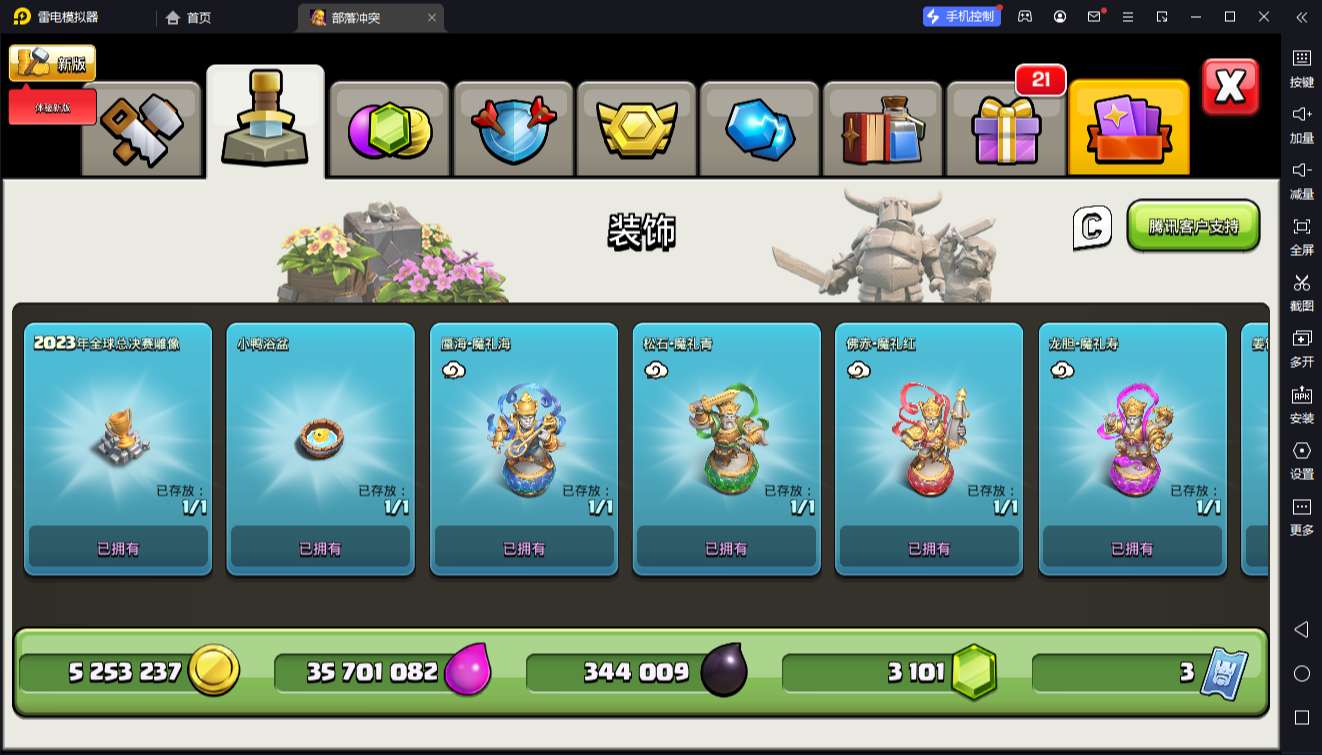
Task: Switch to the purple star cards tab
Action: [x=1128, y=129]
